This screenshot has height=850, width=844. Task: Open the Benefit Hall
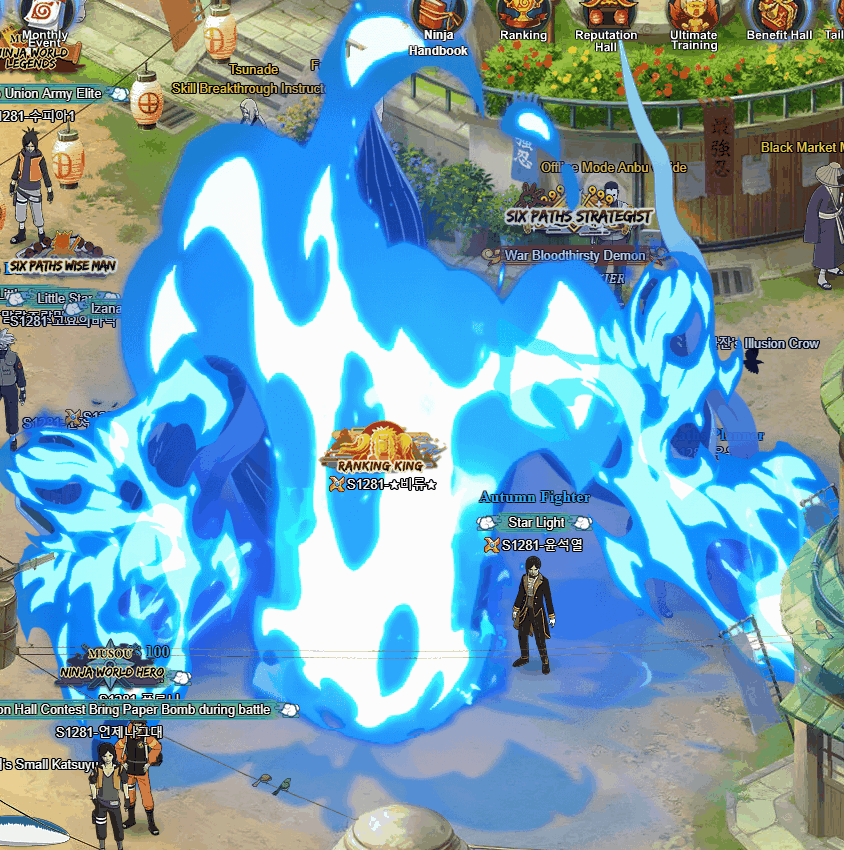point(779,16)
